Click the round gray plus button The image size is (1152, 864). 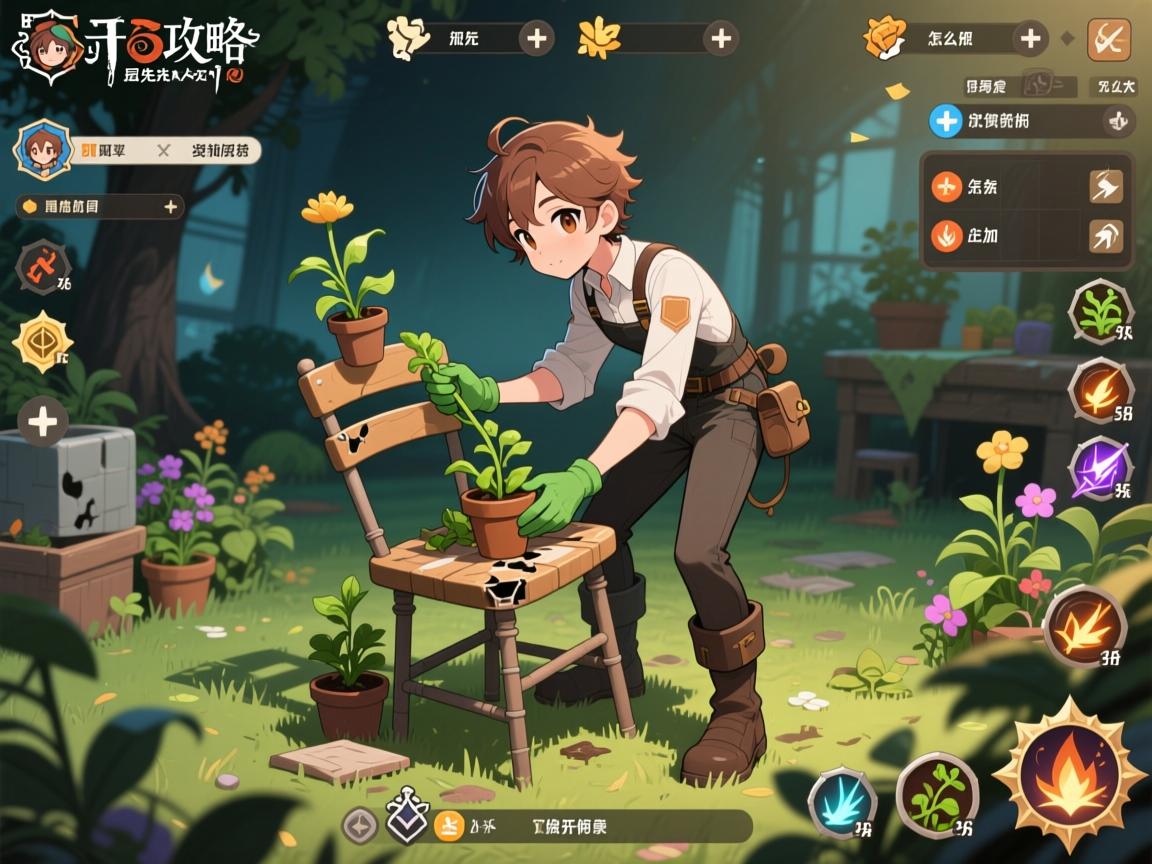43,421
